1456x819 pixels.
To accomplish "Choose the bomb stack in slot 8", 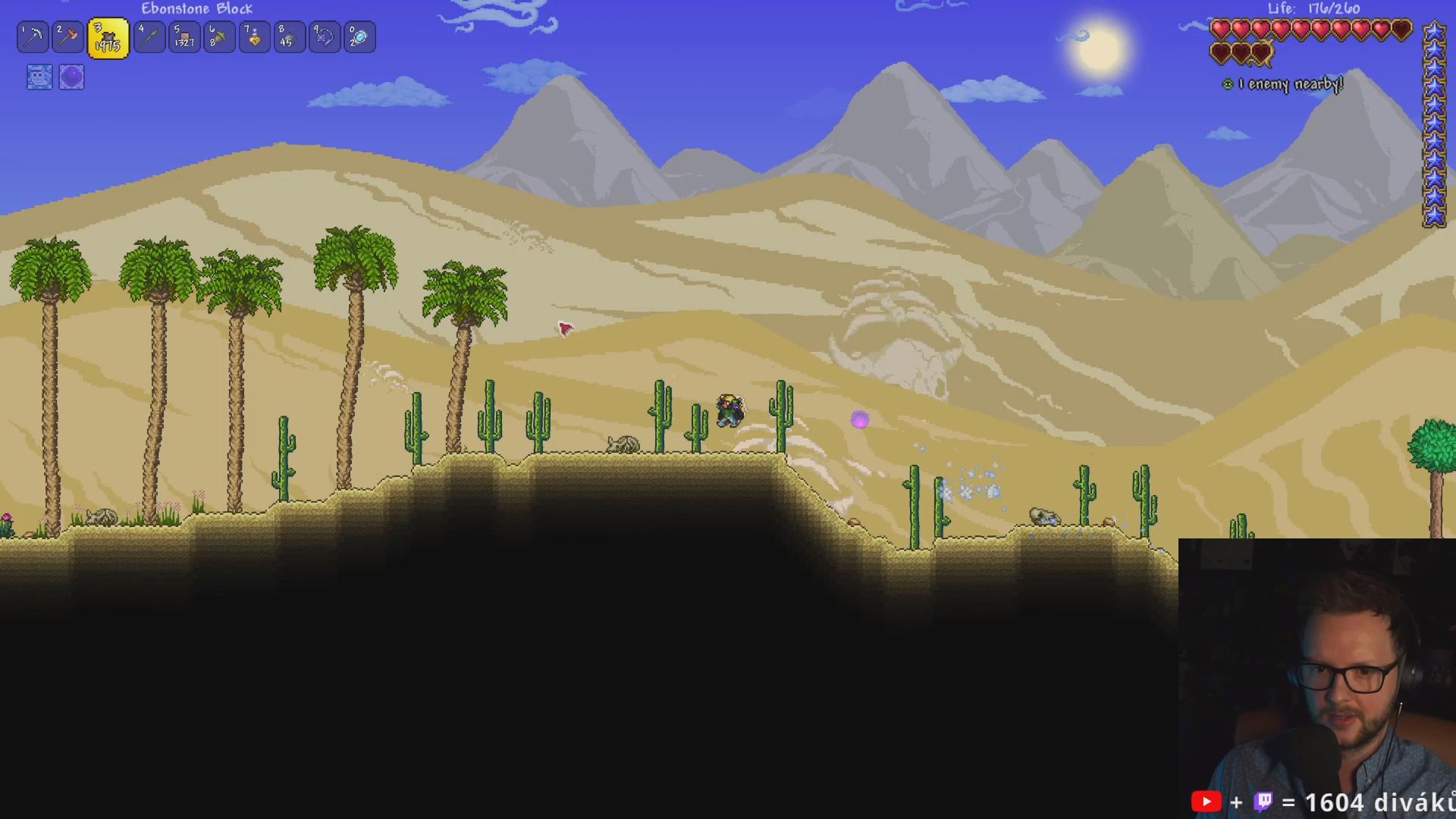I will coord(289,37).
